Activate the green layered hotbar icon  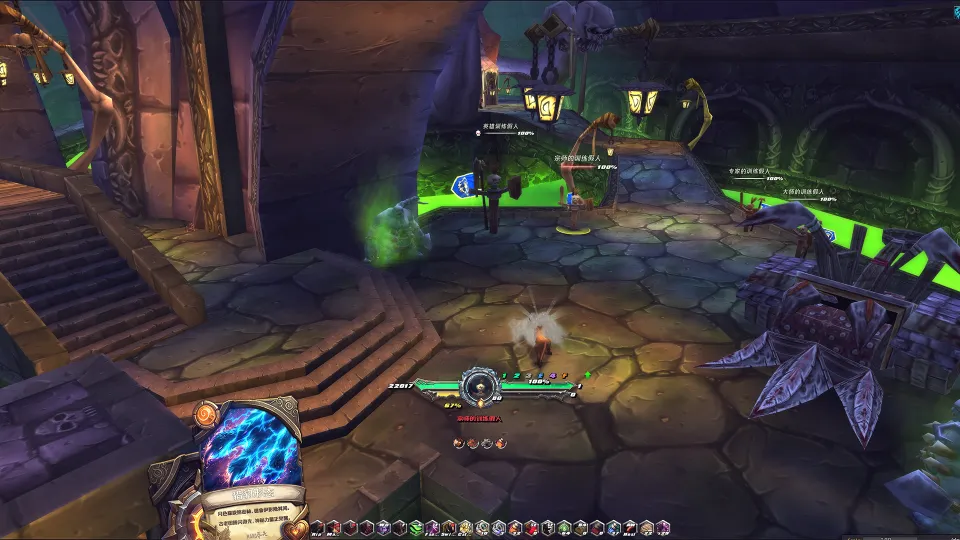click(x=416, y=527)
